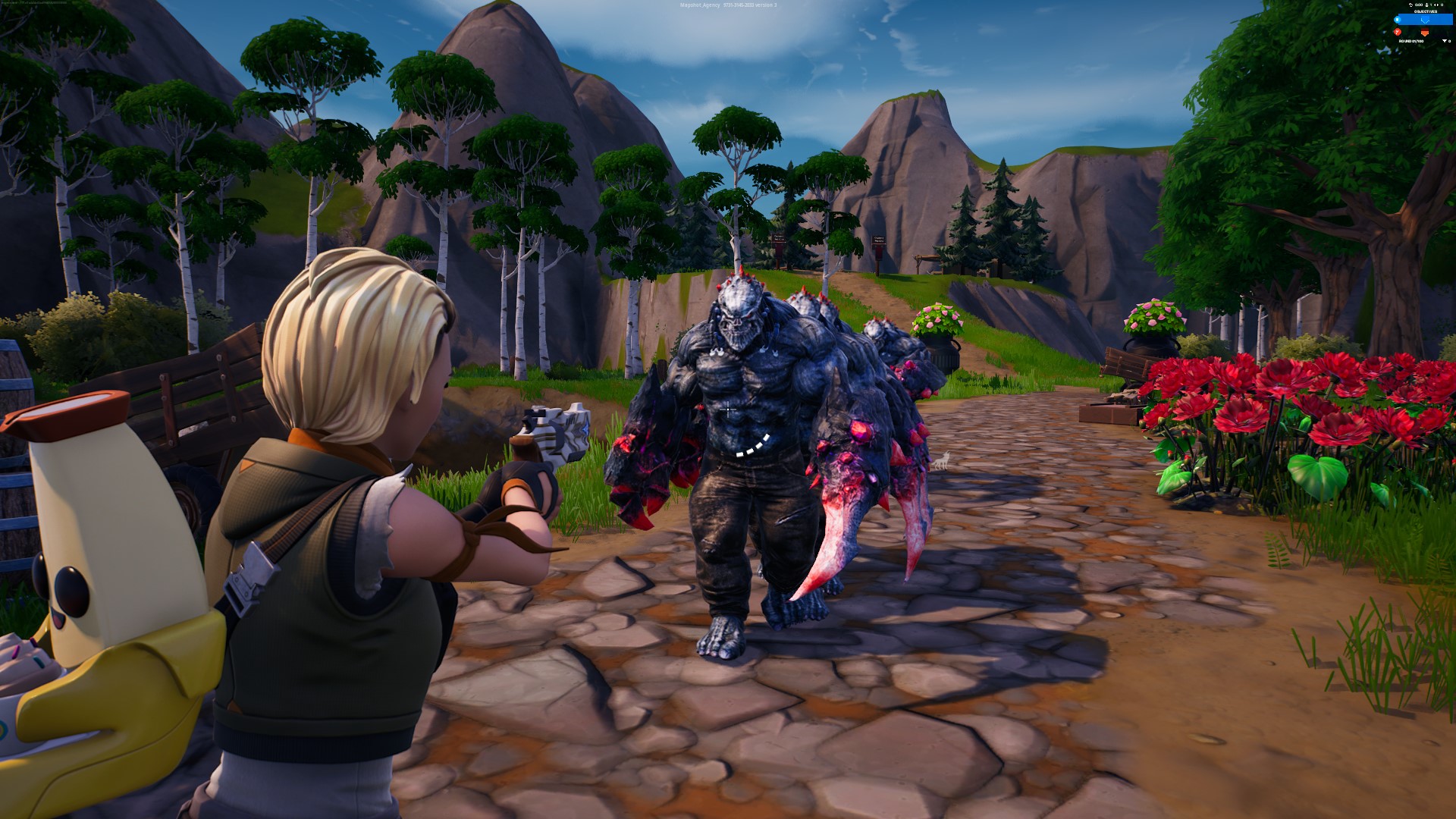
Task: Select the orange shield waypoint marker
Action: [x=1425, y=32]
